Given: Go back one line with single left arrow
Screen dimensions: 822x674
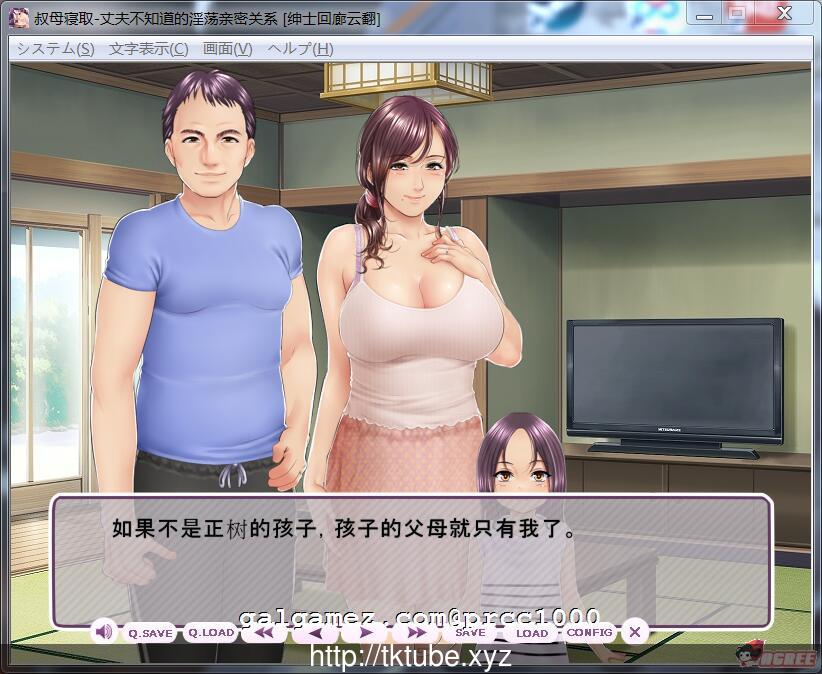Looking at the screenshot, I should (316, 633).
